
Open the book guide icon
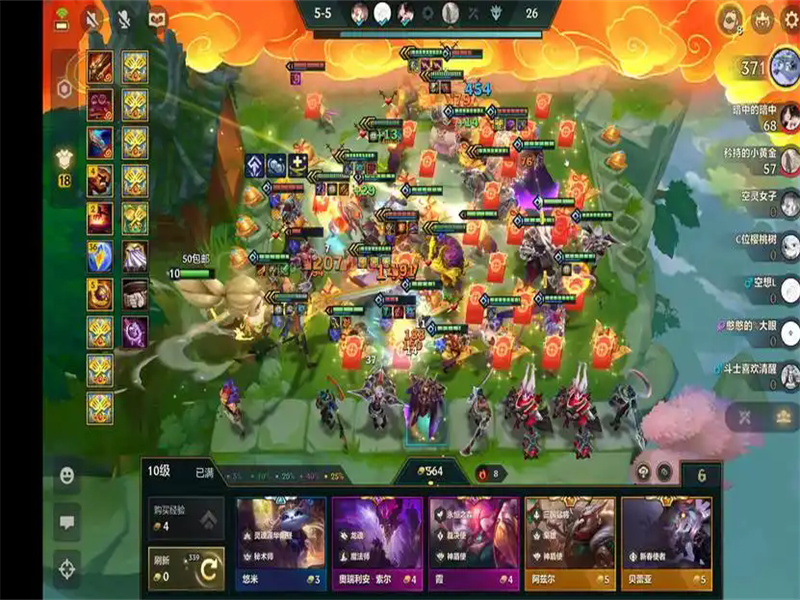click(x=157, y=18)
